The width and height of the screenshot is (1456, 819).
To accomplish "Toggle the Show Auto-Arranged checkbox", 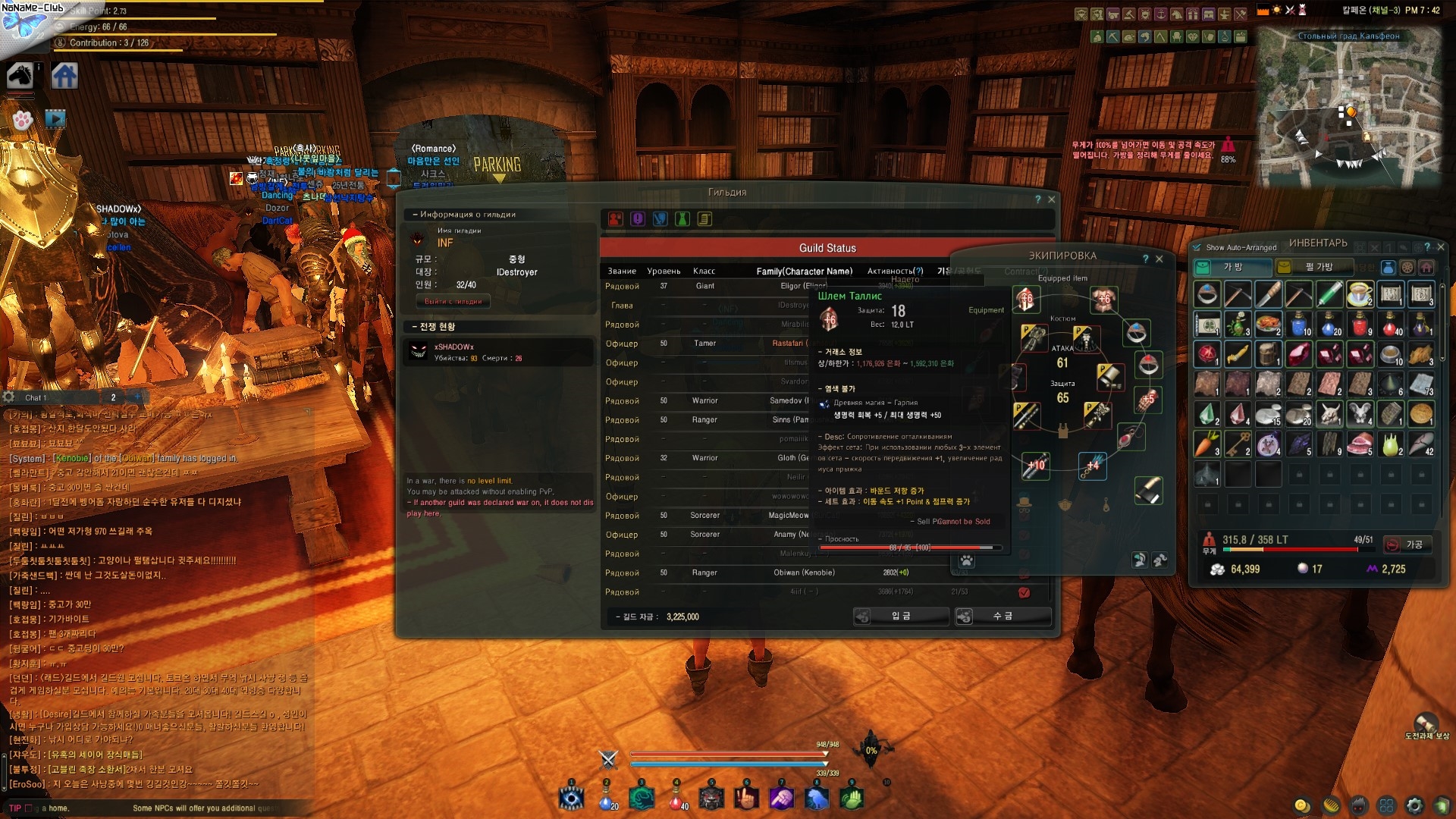I will coord(1197,247).
